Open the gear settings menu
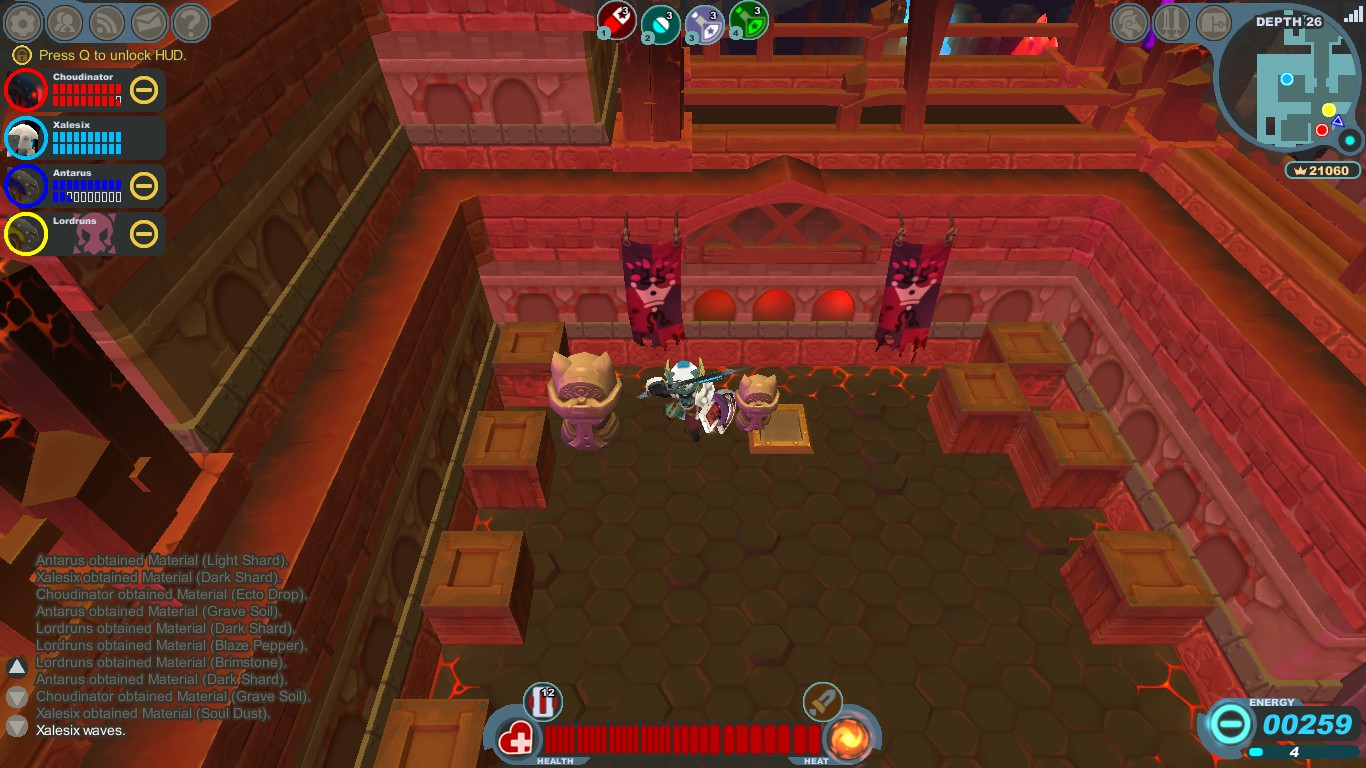 click(24, 21)
